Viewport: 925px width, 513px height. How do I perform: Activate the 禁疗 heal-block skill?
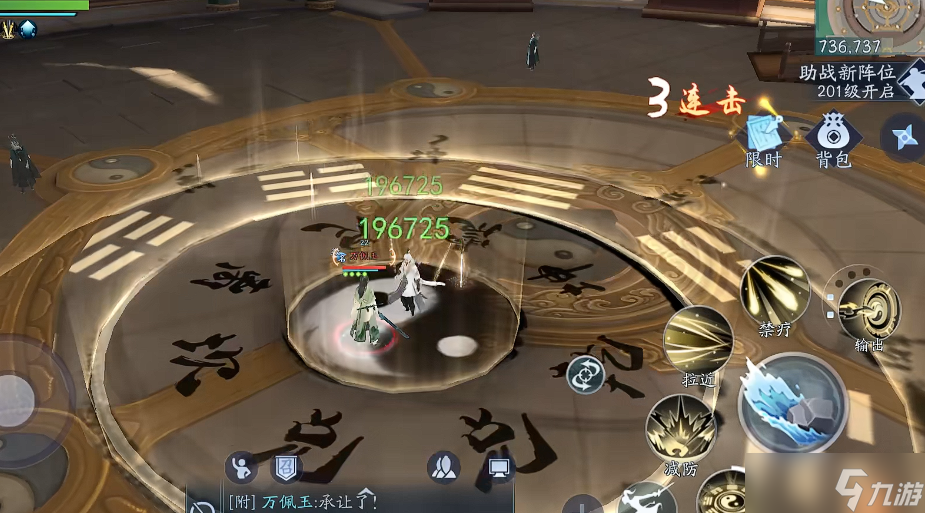775,291
